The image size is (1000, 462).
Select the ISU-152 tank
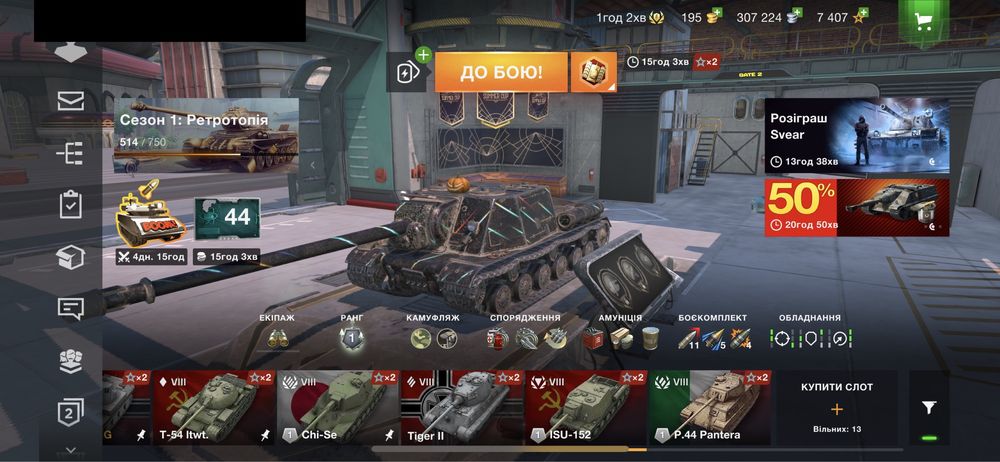coord(585,407)
